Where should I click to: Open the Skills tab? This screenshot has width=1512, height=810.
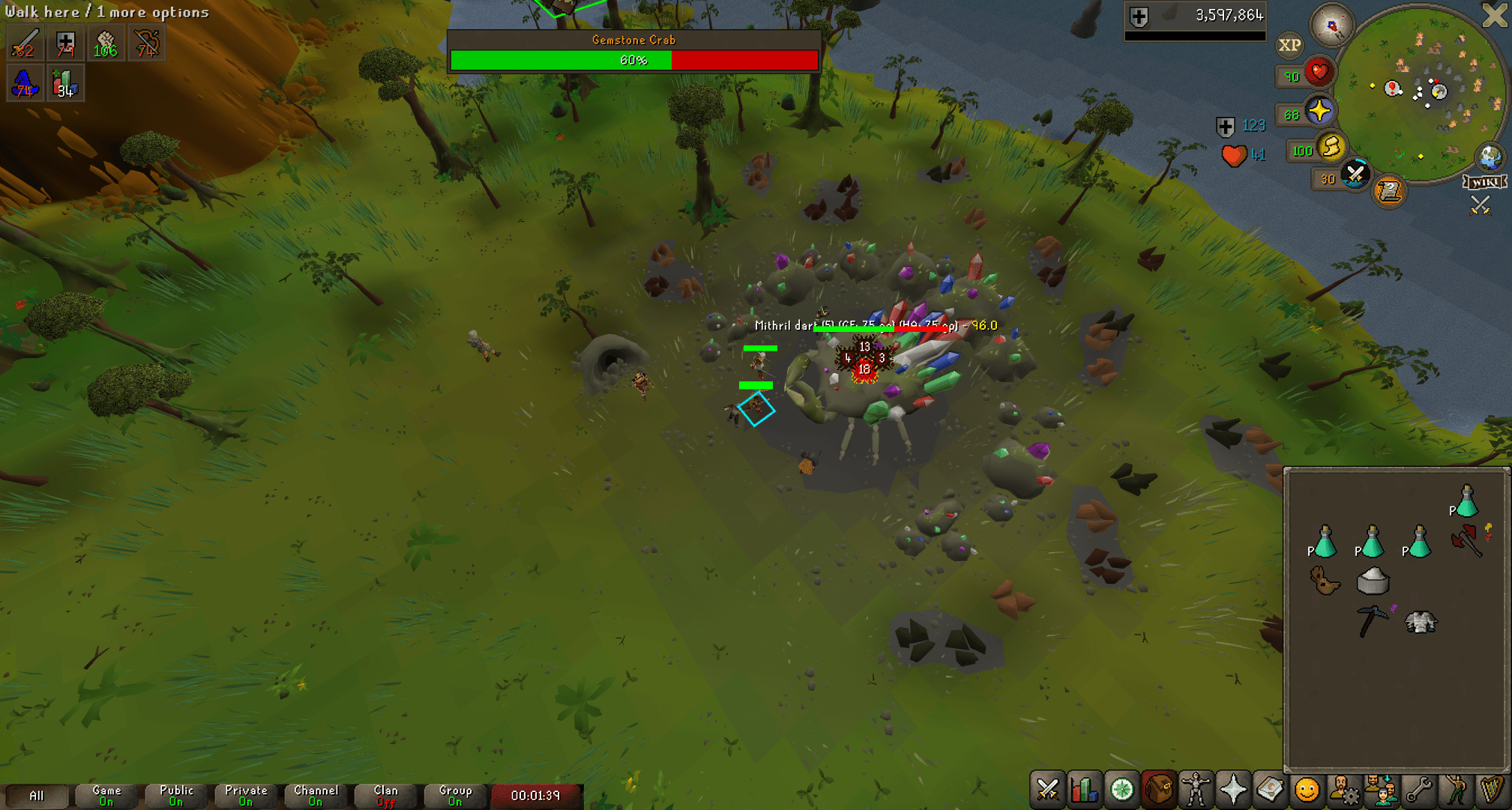[x=1083, y=789]
